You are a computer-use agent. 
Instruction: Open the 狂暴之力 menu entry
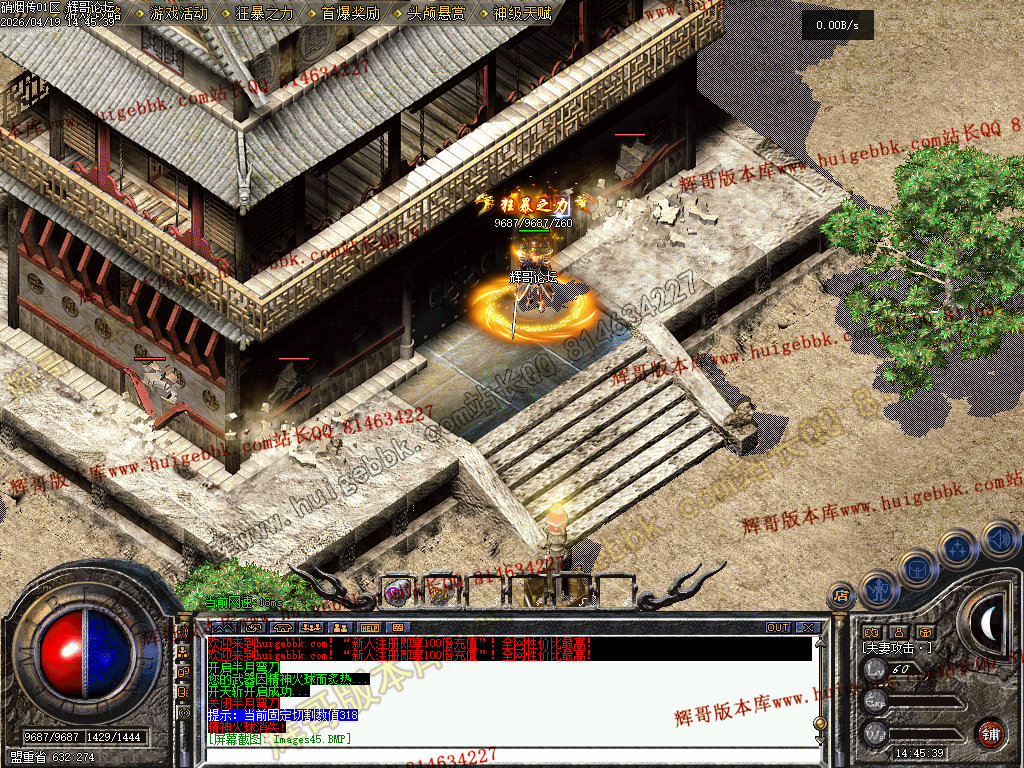point(265,13)
